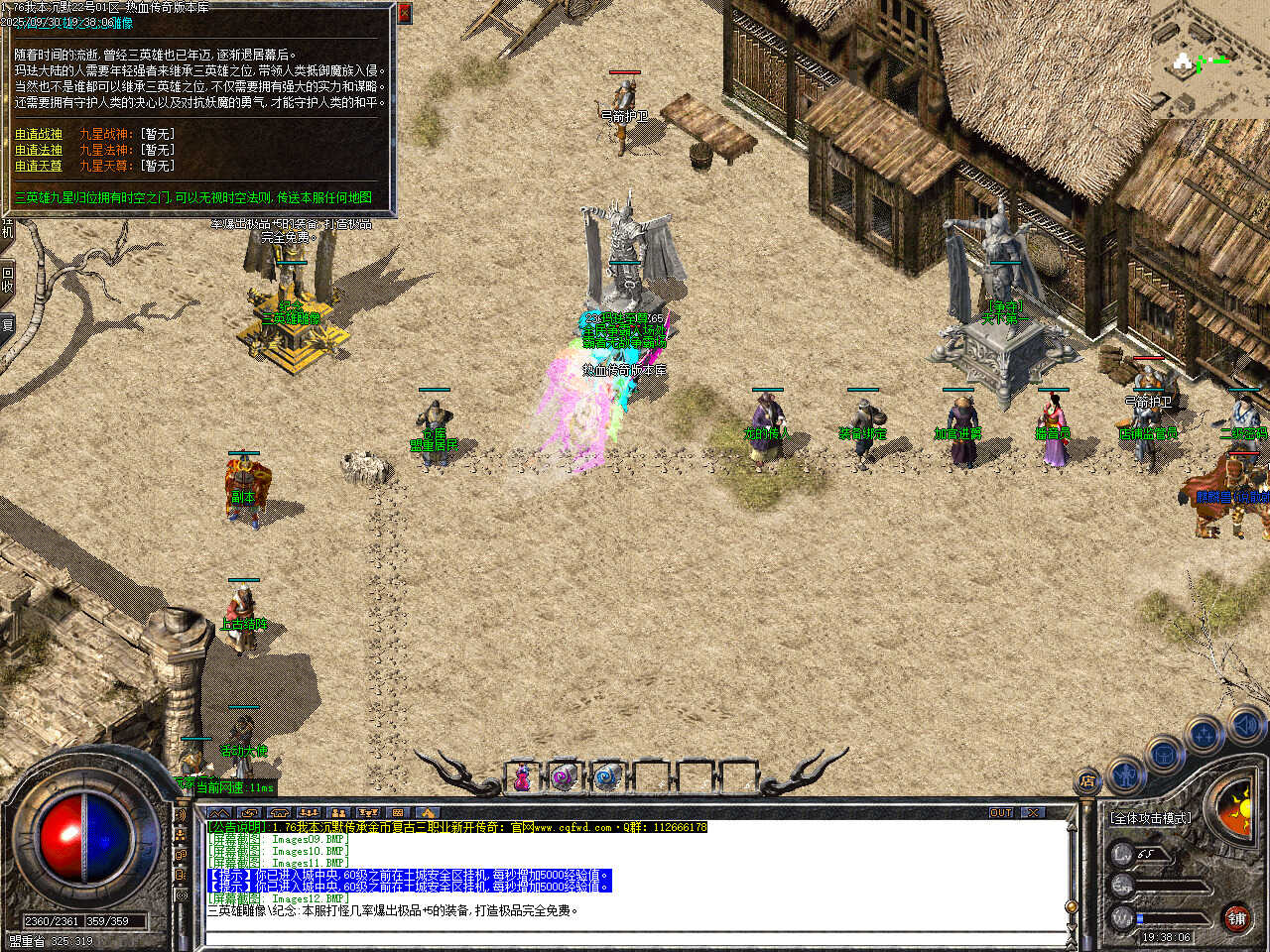Open the red 铺 stall button
The height and width of the screenshot is (952, 1270).
click(x=1236, y=918)
